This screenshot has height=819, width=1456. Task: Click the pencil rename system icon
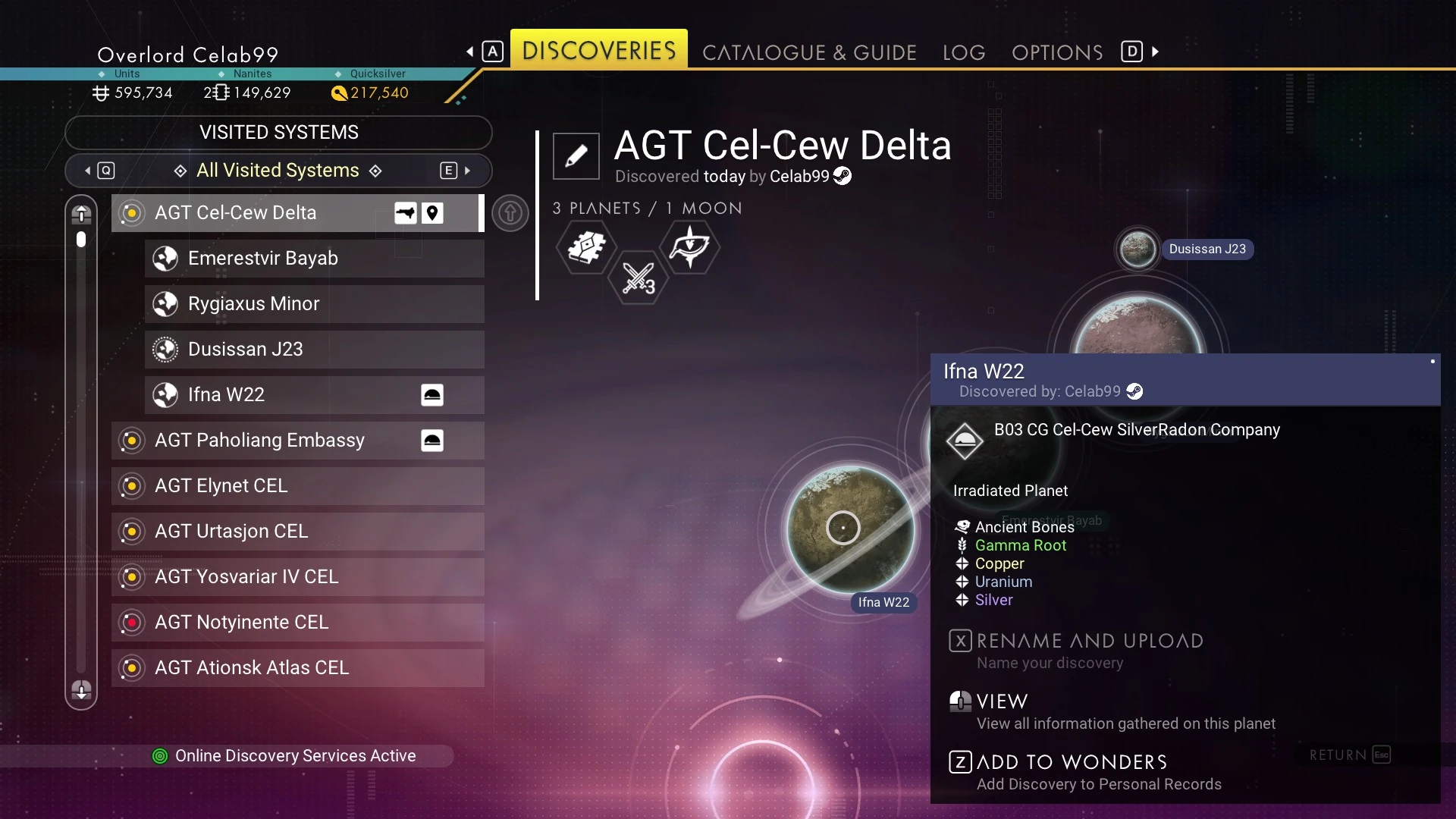[x=576, y=156]
